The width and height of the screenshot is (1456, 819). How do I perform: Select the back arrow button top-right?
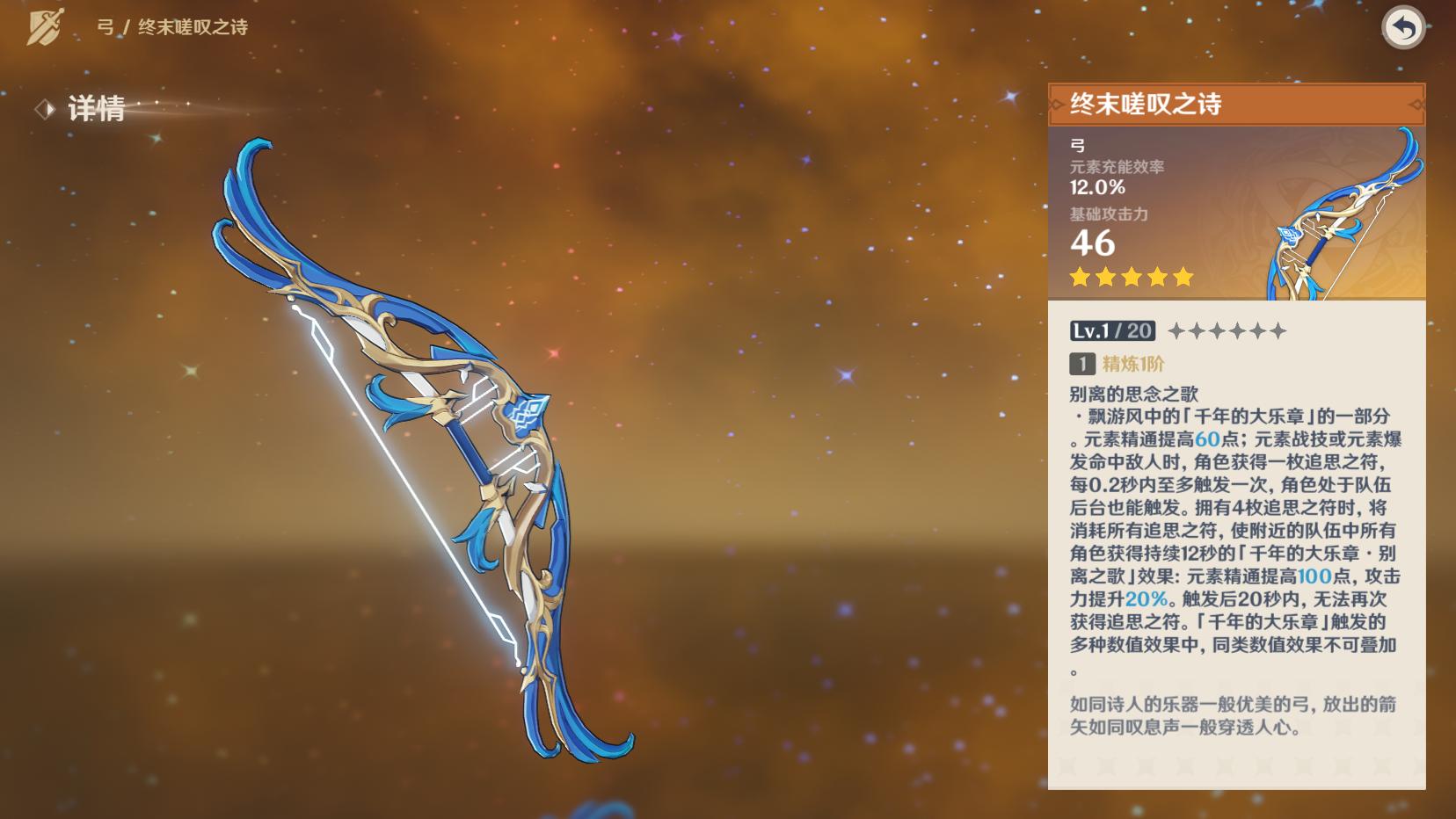(x=1404, y=28)
